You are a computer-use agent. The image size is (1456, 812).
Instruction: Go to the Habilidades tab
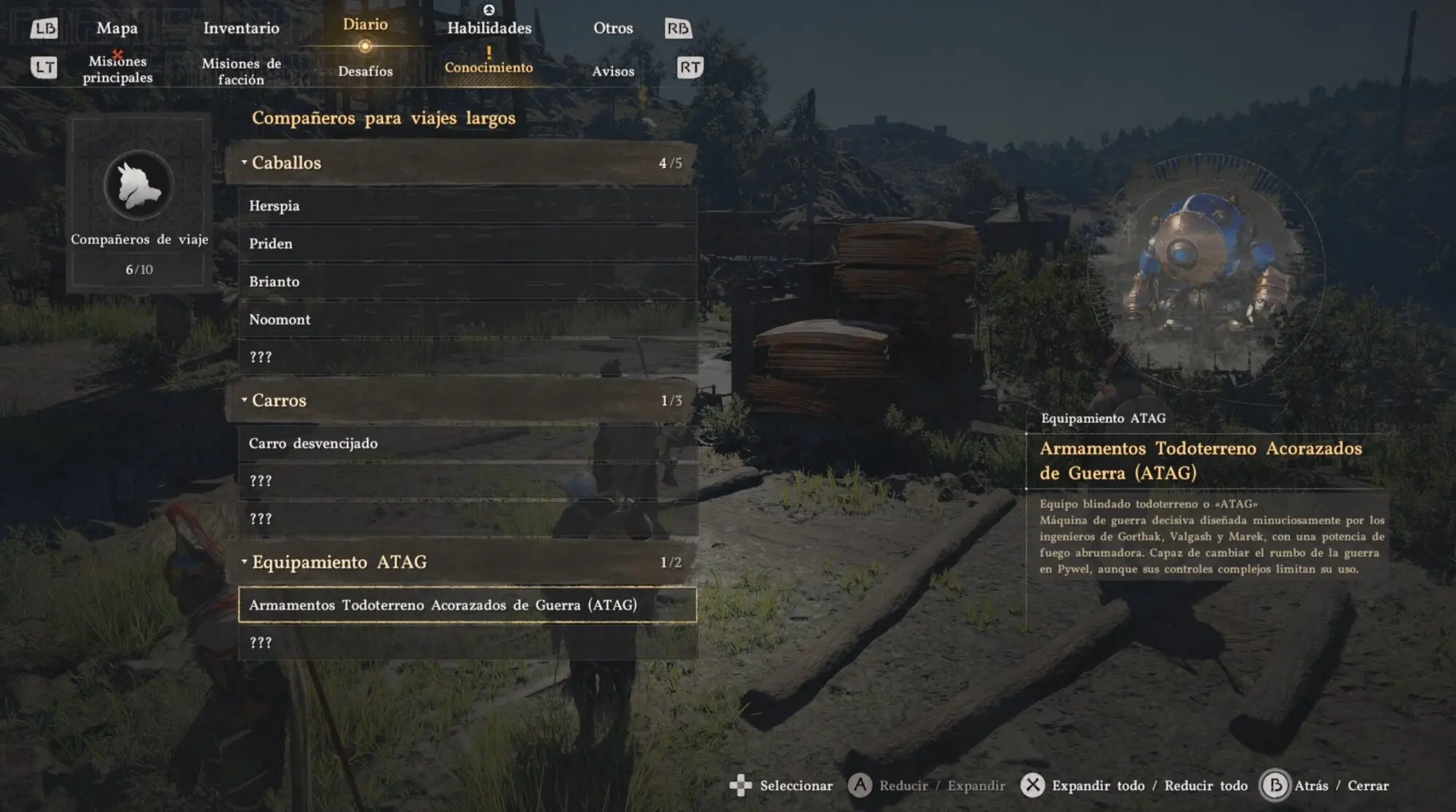(x=489, y=28)
